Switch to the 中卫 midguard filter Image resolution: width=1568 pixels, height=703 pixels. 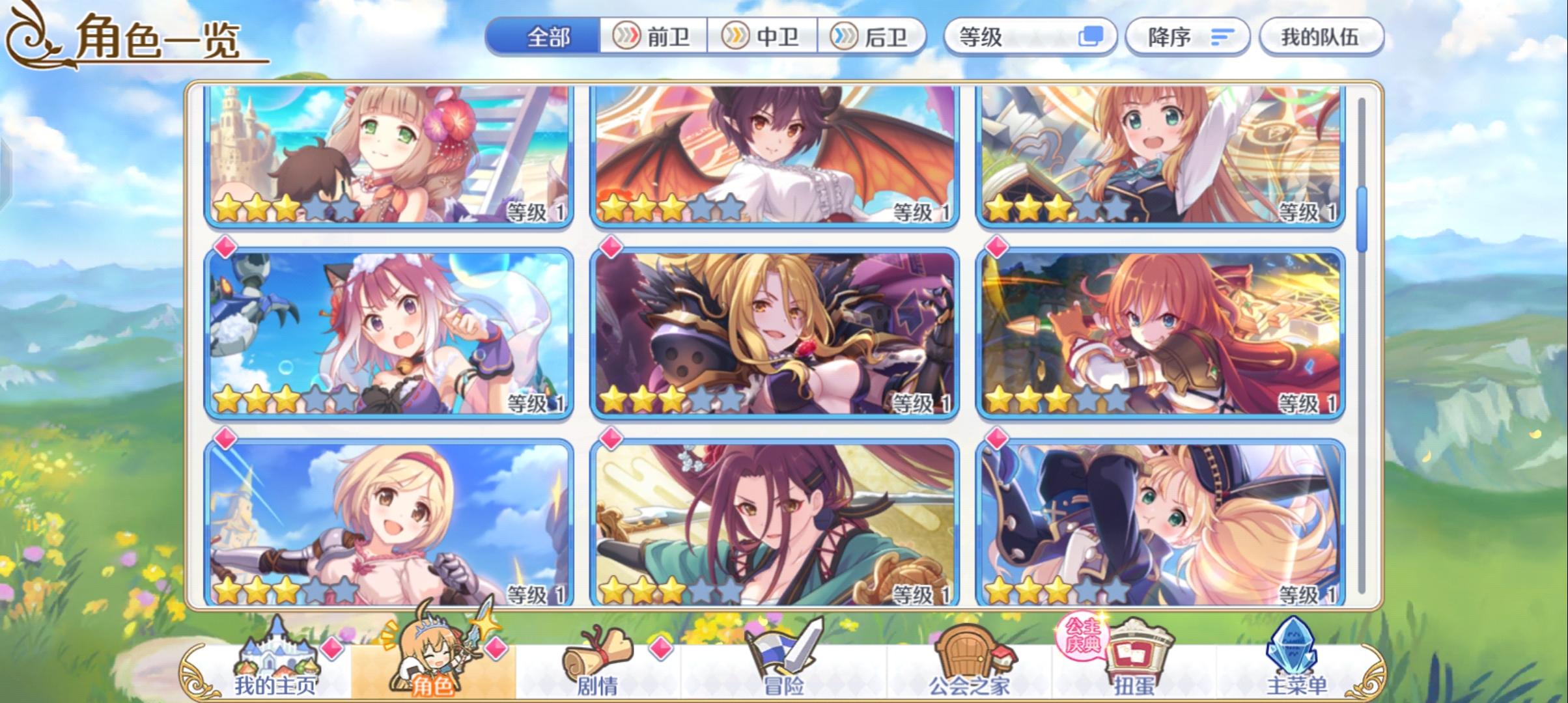coord(764,37)
